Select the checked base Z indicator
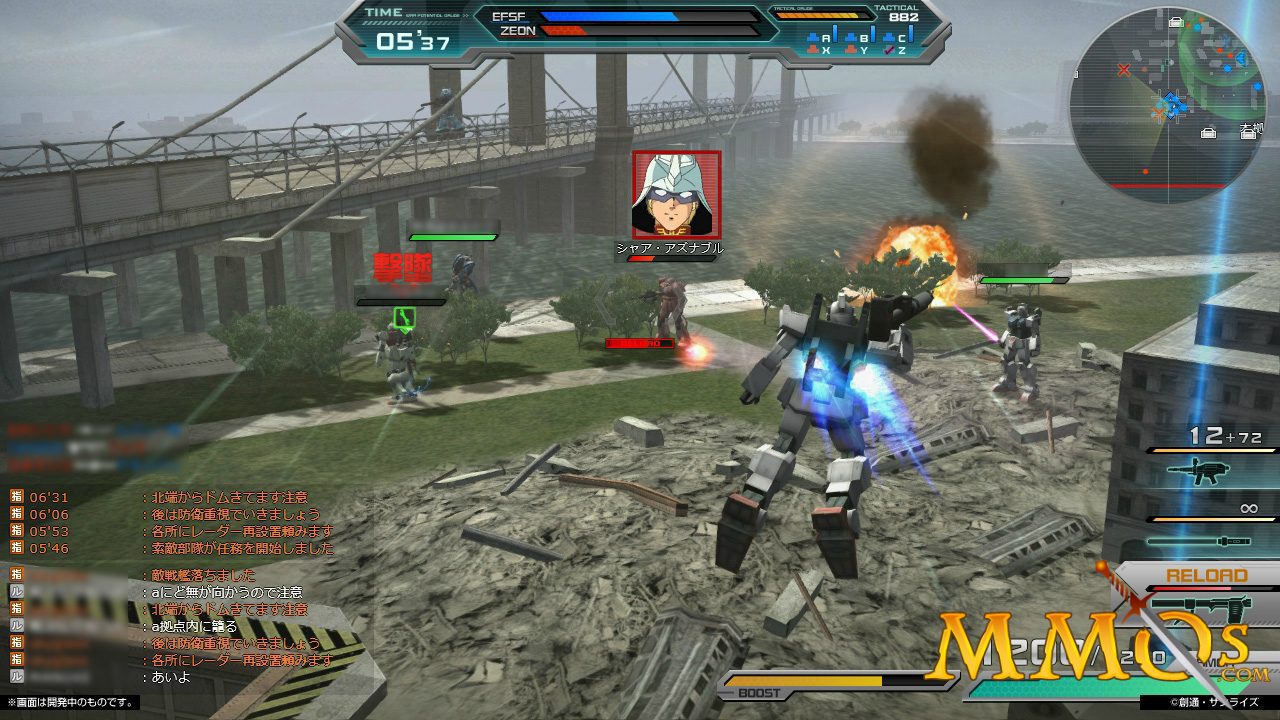This screenshot has width=1280, height=720. click(x=894, y=50)
